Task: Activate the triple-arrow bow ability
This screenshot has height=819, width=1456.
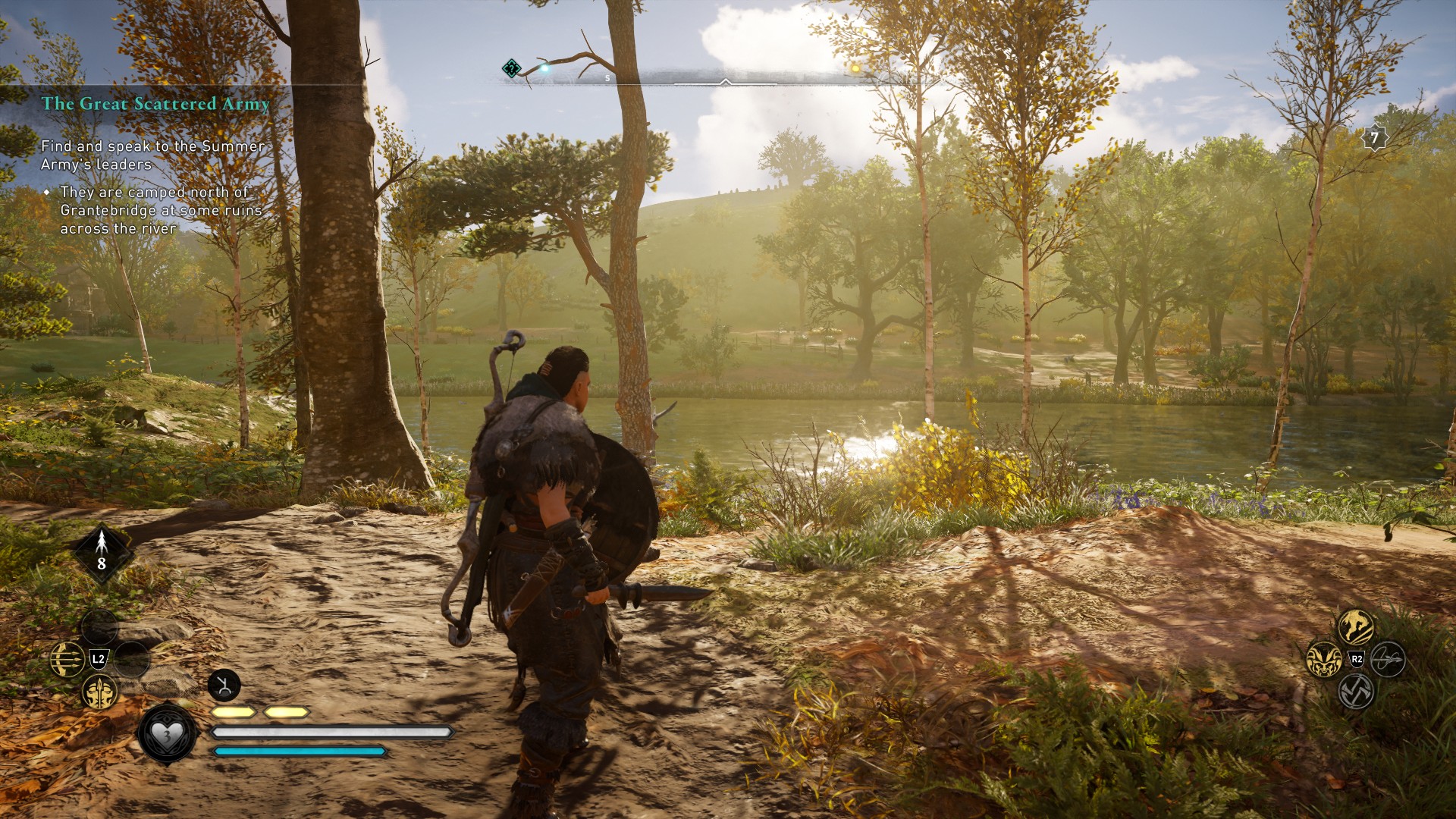Action: point(67,658)
